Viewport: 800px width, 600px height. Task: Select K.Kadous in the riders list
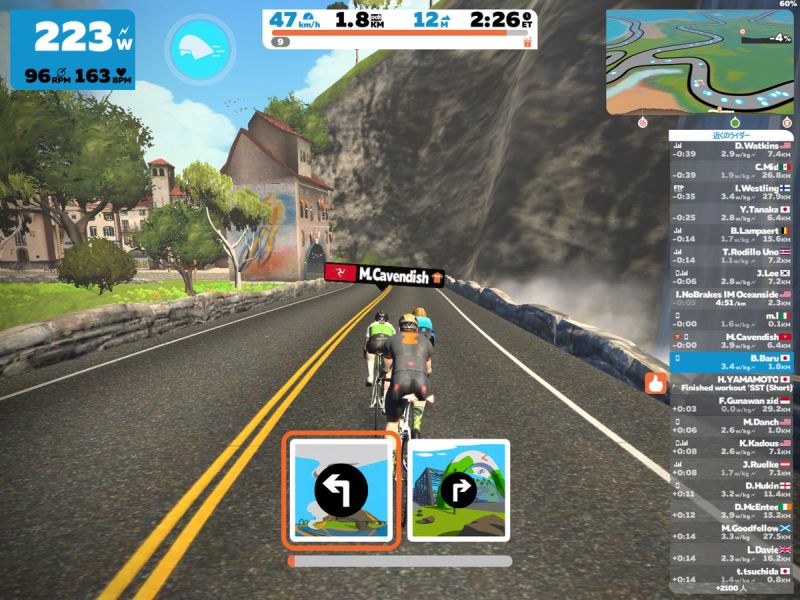tap(732, 447)
